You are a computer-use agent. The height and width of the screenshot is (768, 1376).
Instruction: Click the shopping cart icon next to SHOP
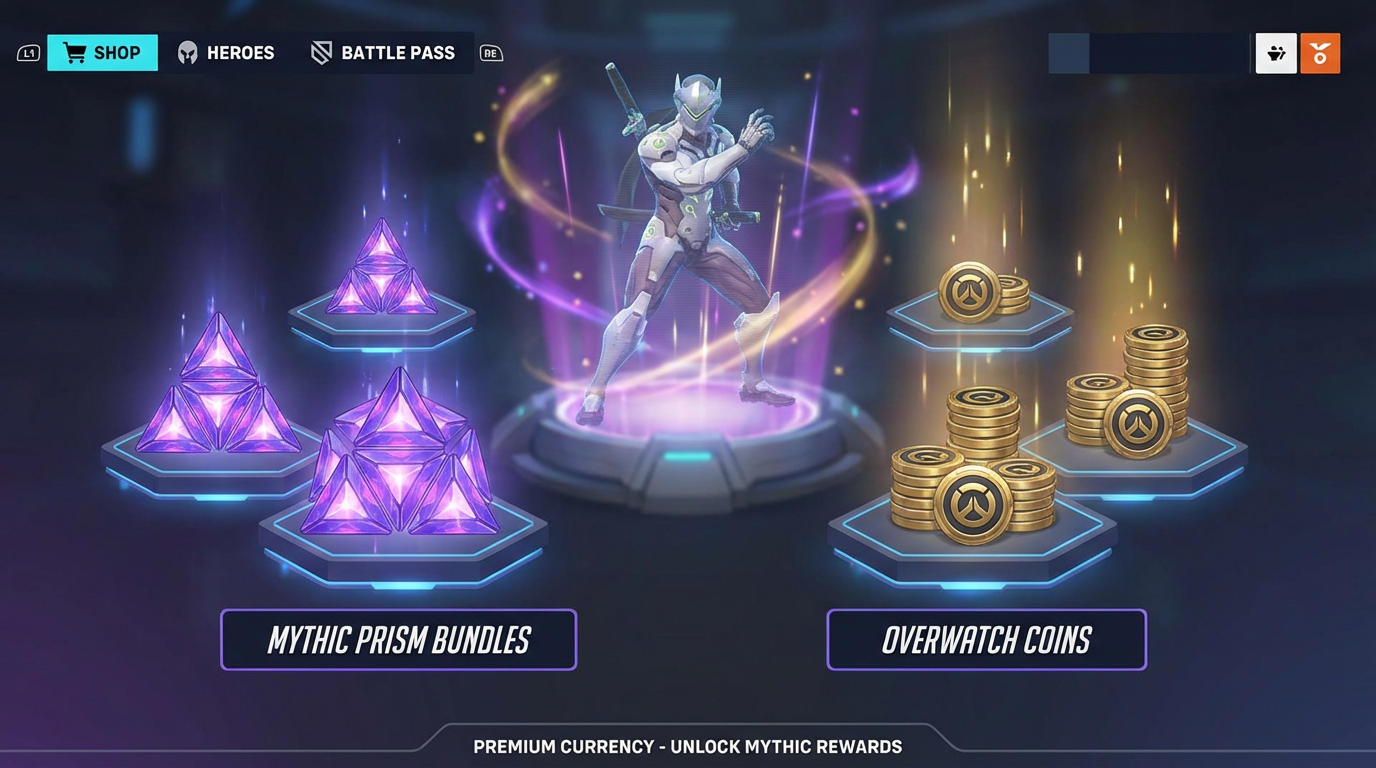tap(73, 52)
